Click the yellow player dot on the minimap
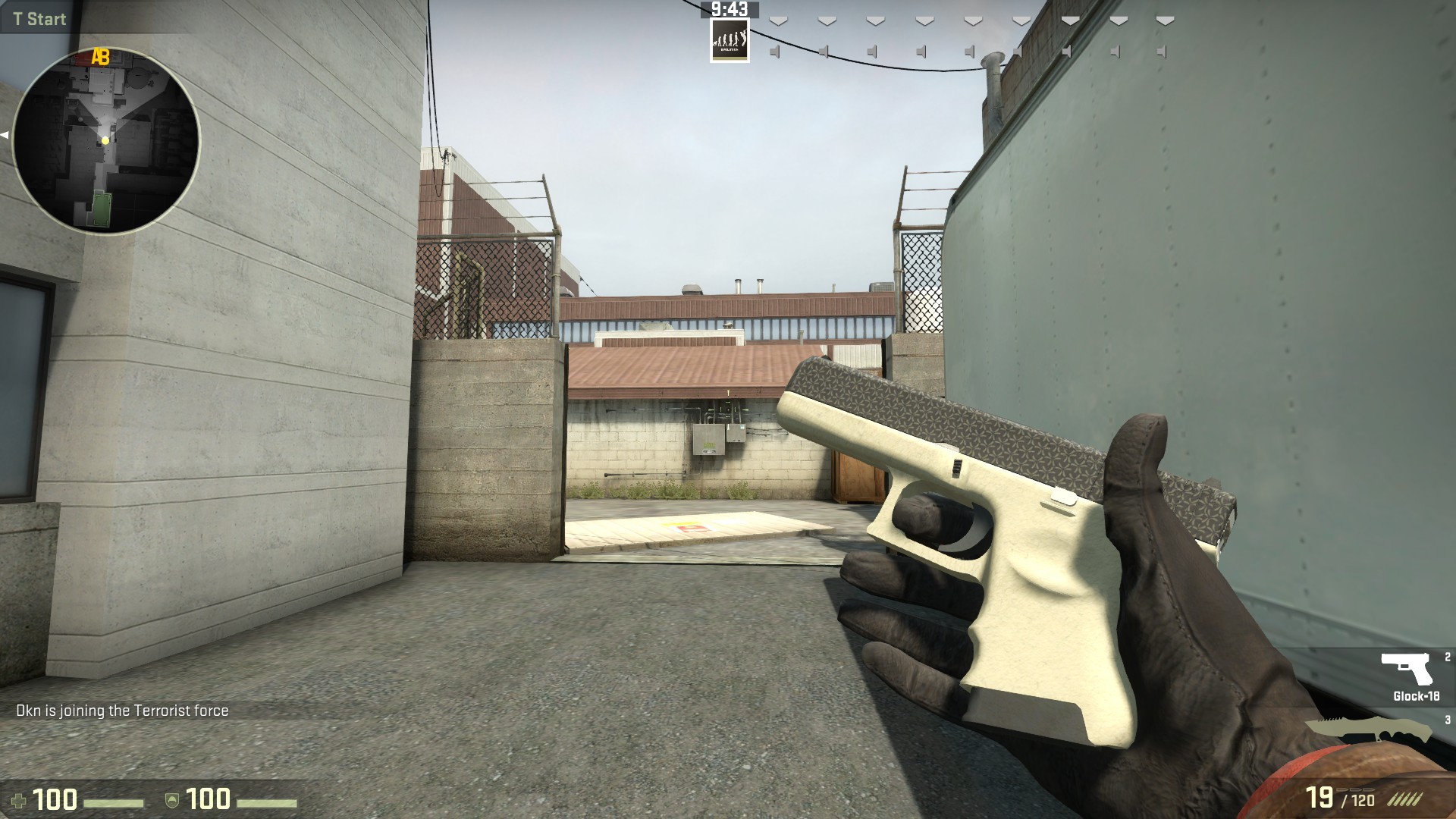 coord(106,140)
